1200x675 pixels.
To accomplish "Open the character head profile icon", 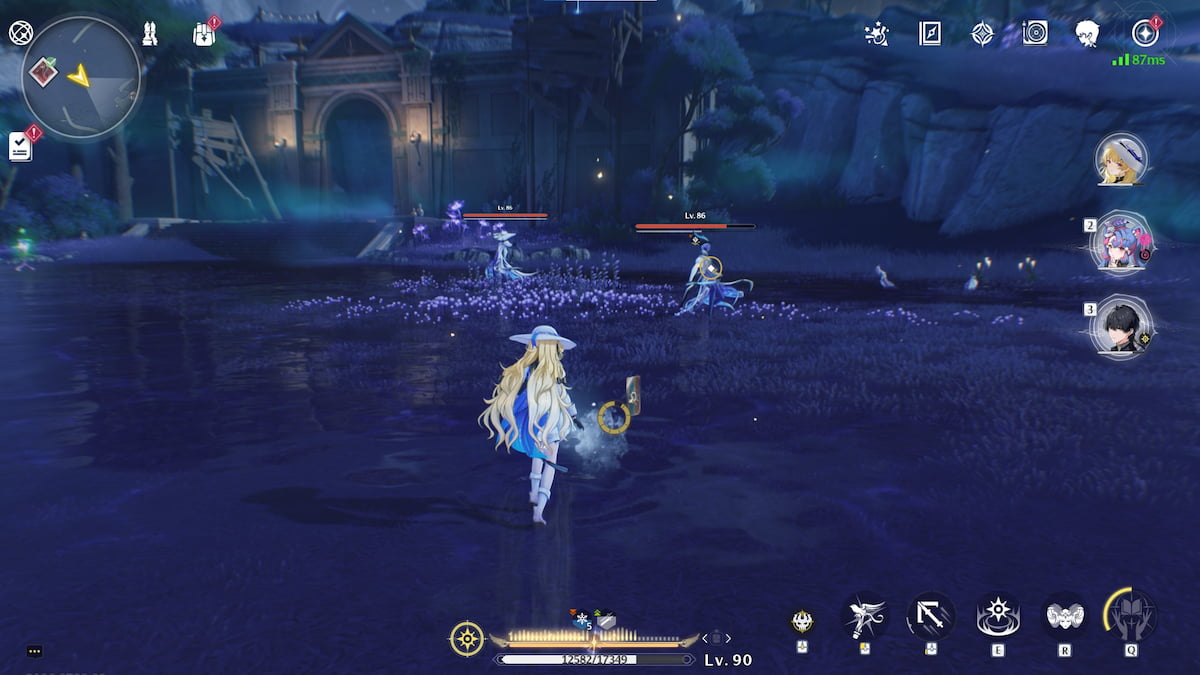I will point(1087,34).
